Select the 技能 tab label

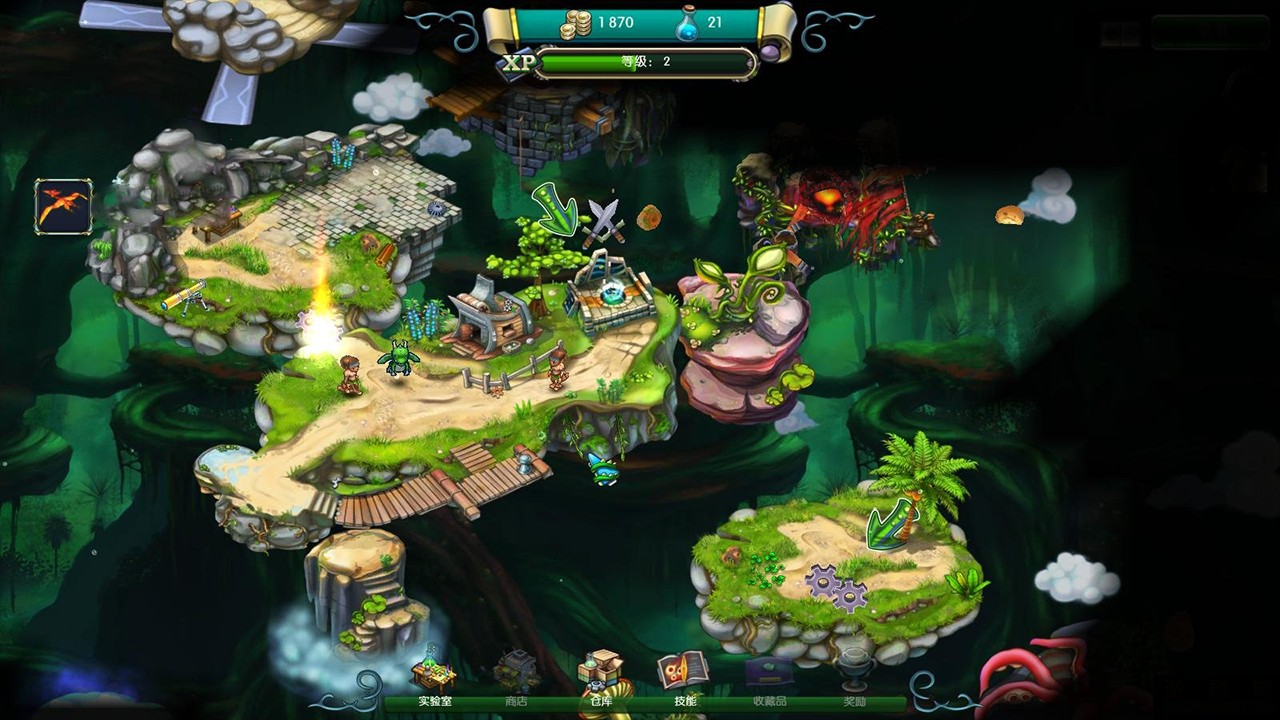pyautogui.click(x=687, y=701)
